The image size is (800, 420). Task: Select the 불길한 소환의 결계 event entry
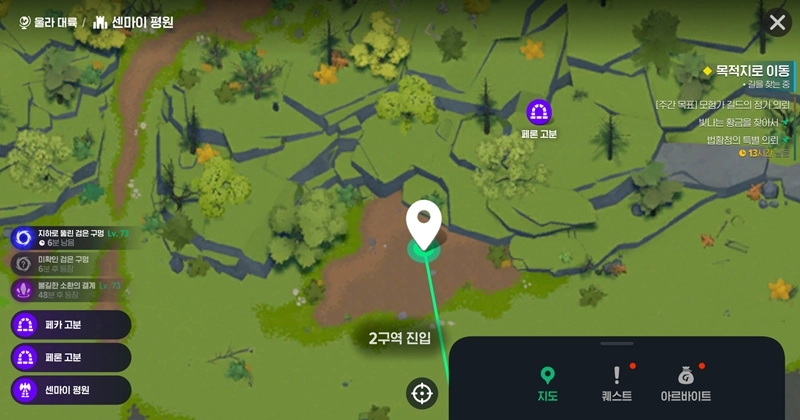click(x=68, y=289)
